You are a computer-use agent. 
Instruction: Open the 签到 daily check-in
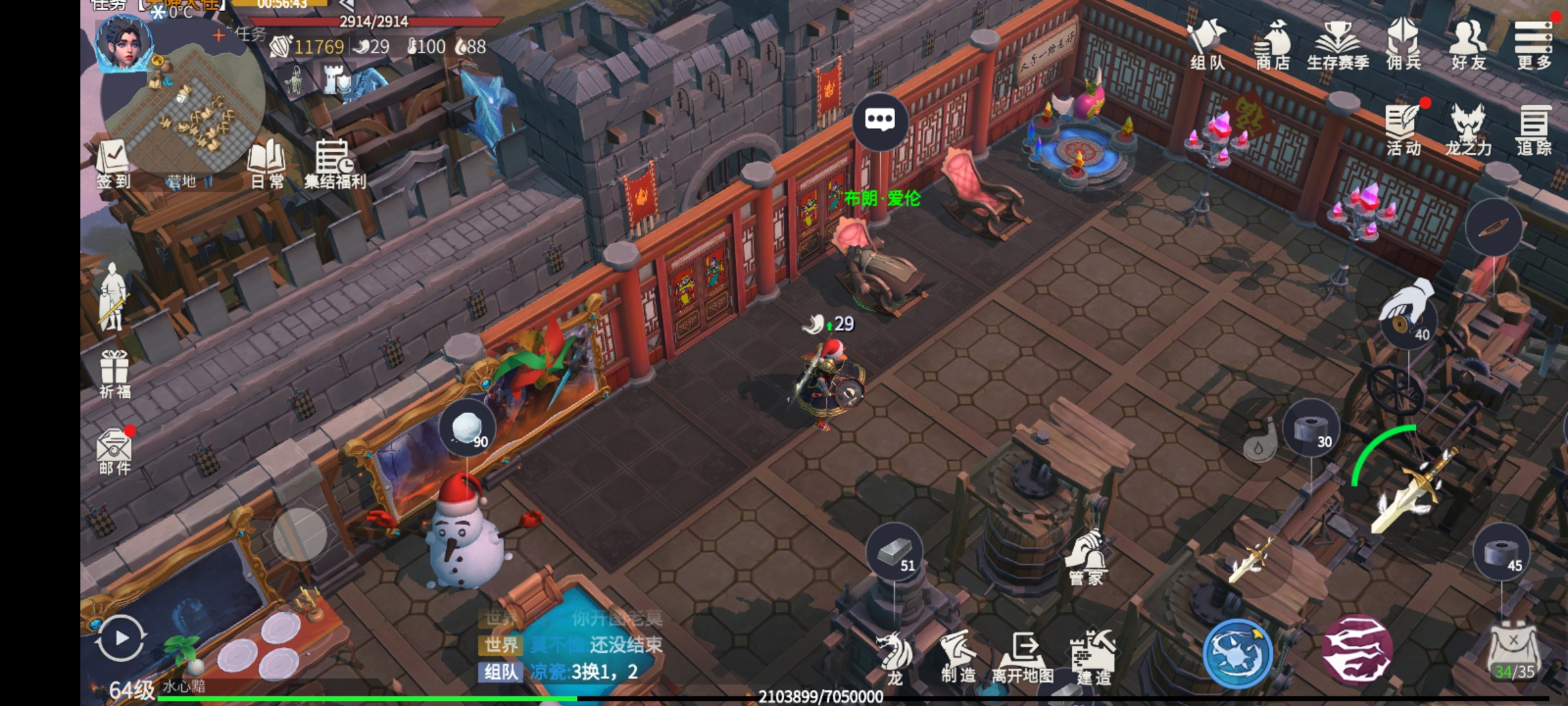[x=114, y=163]
